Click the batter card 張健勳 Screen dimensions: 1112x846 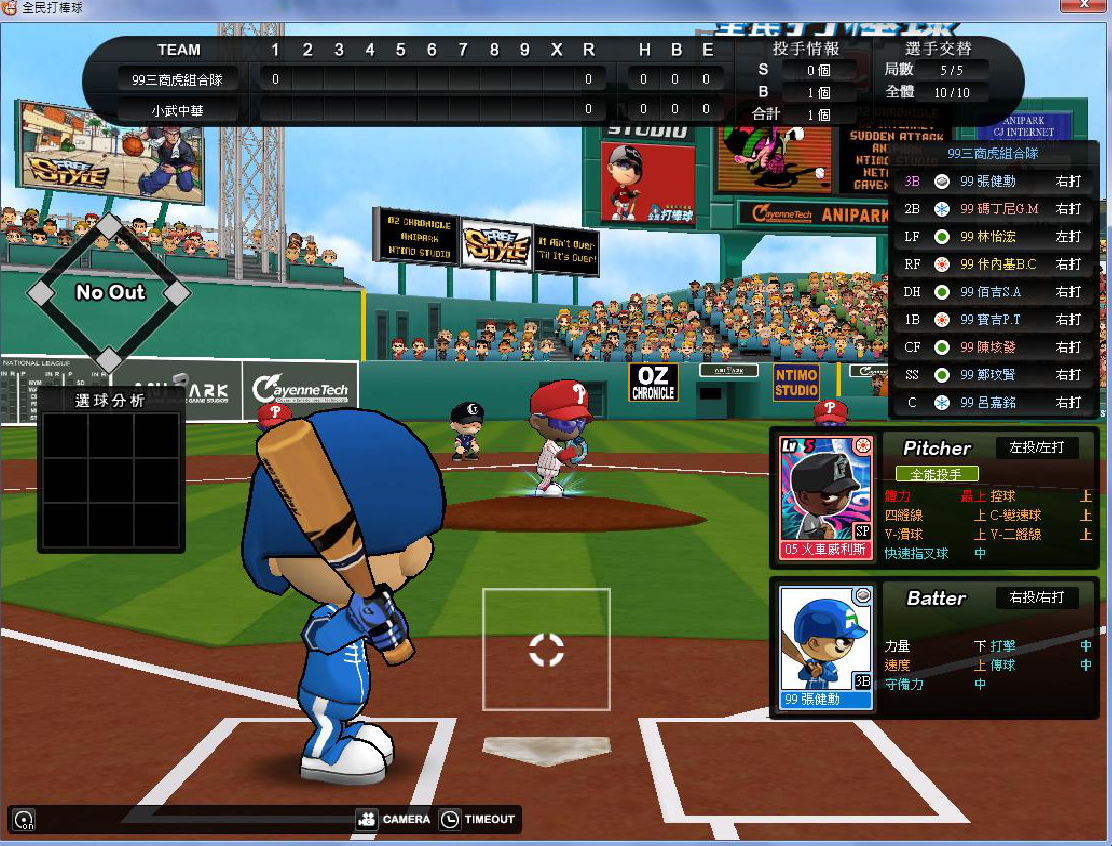pyautogui.click(x=826, y=648)
